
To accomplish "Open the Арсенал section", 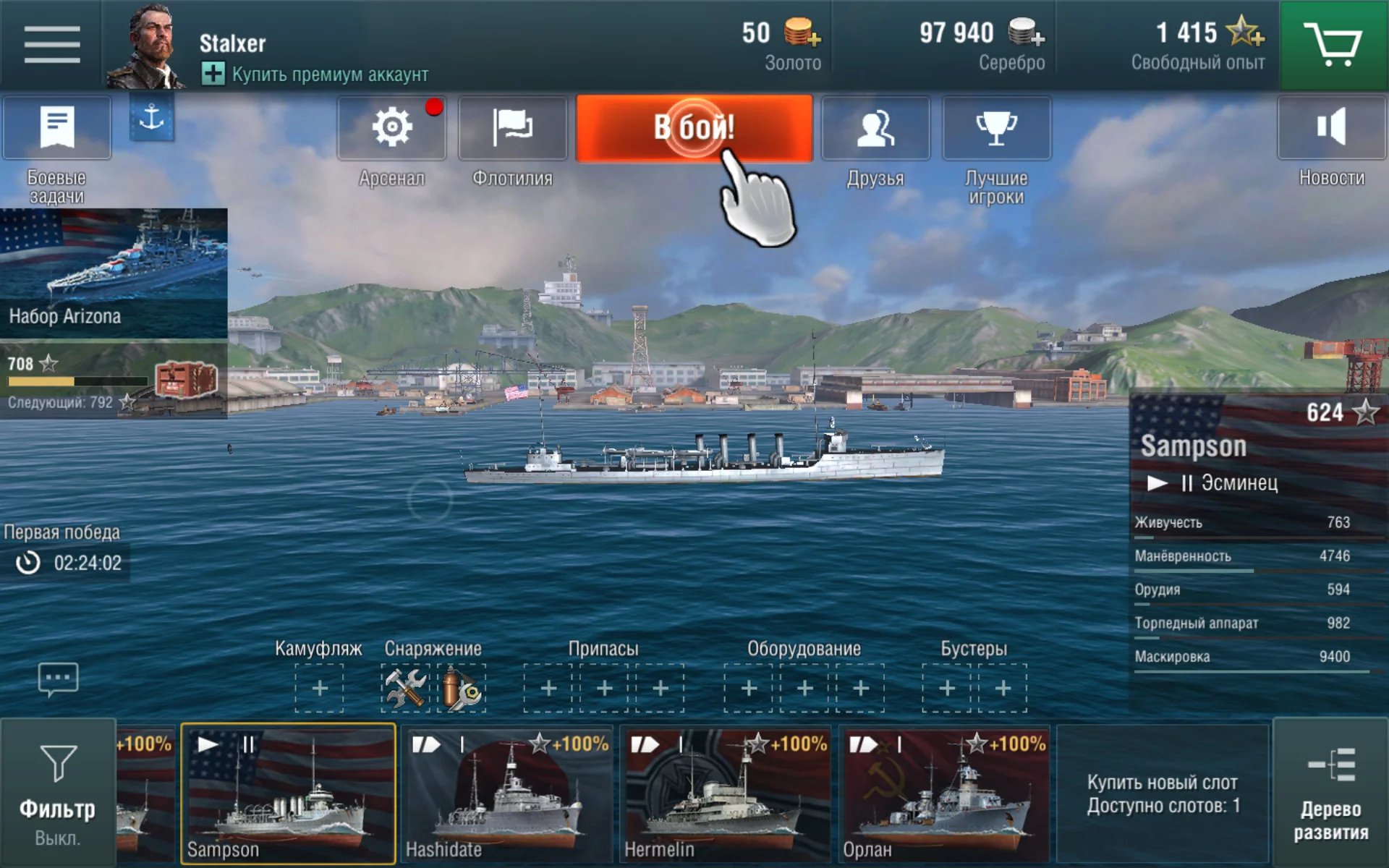I will pos(391,129).
